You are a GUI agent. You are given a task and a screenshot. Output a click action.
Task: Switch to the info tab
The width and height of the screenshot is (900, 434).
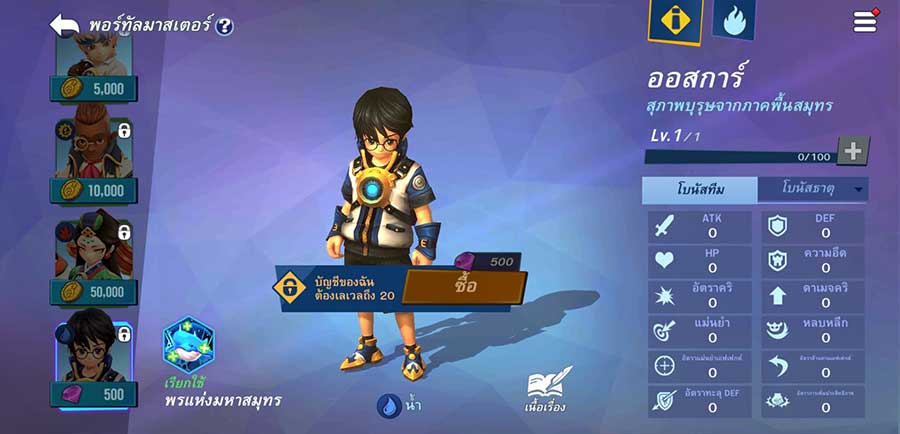tap(675, 21)
